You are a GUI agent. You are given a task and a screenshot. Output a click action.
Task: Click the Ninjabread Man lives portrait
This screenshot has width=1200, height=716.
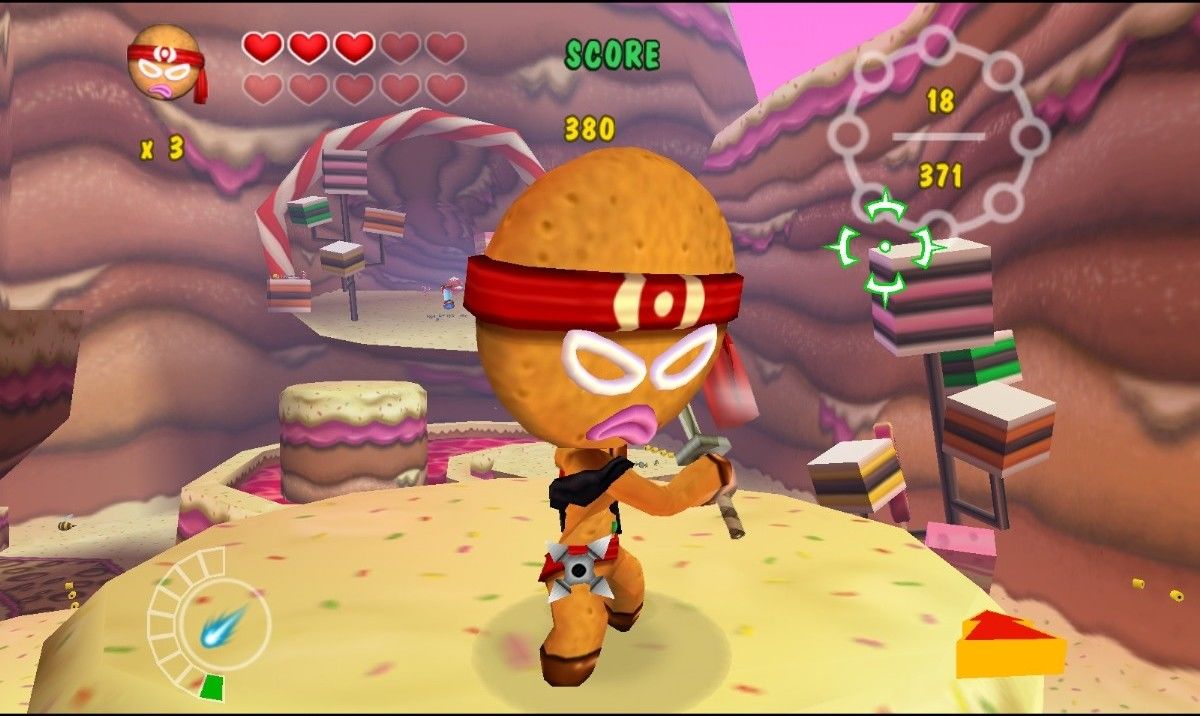click(166, 63)
